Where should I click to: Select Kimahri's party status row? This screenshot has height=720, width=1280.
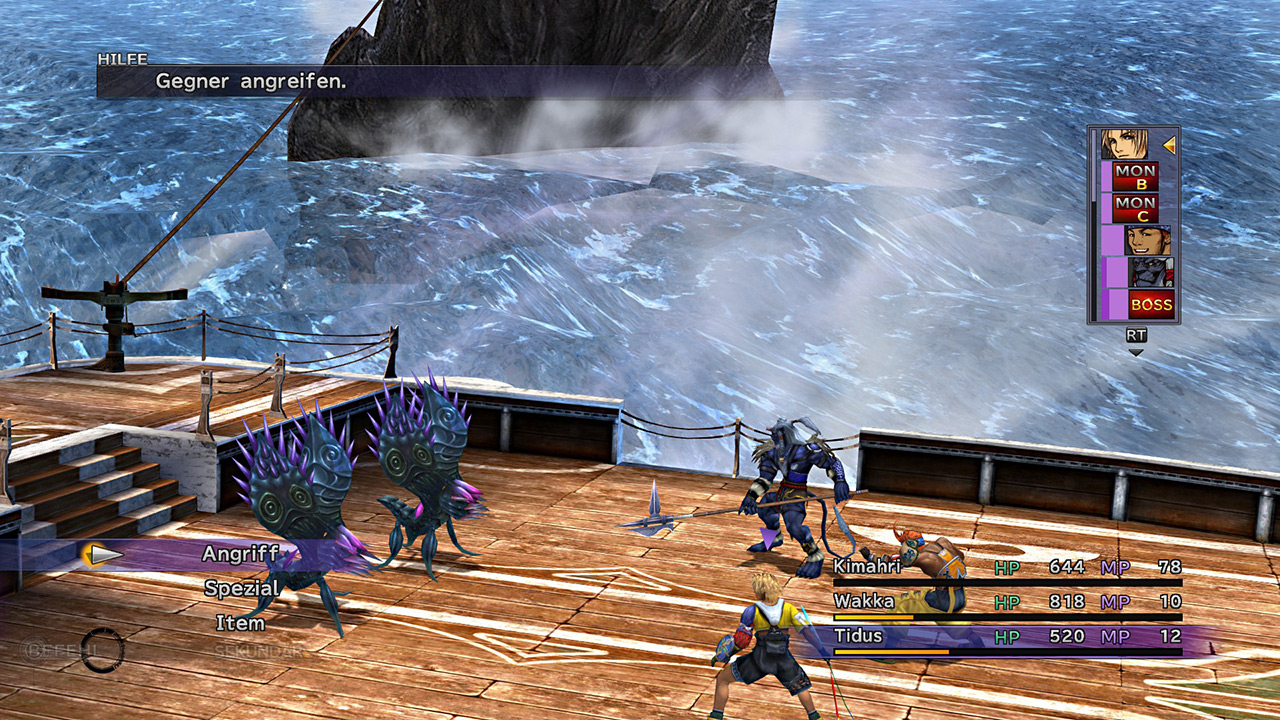1006,567
